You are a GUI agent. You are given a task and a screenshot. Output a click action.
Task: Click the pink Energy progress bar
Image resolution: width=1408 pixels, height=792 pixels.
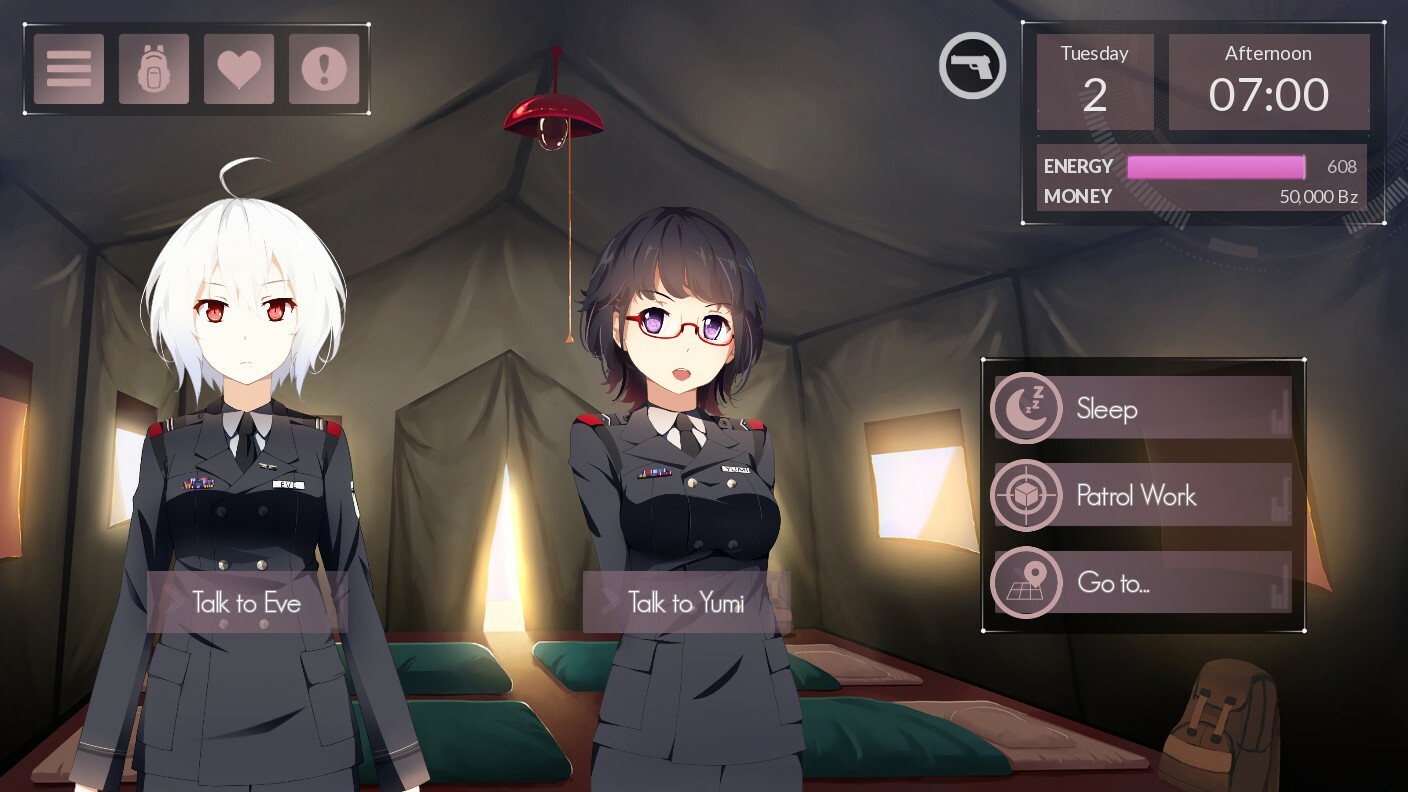click(1216, 166)
